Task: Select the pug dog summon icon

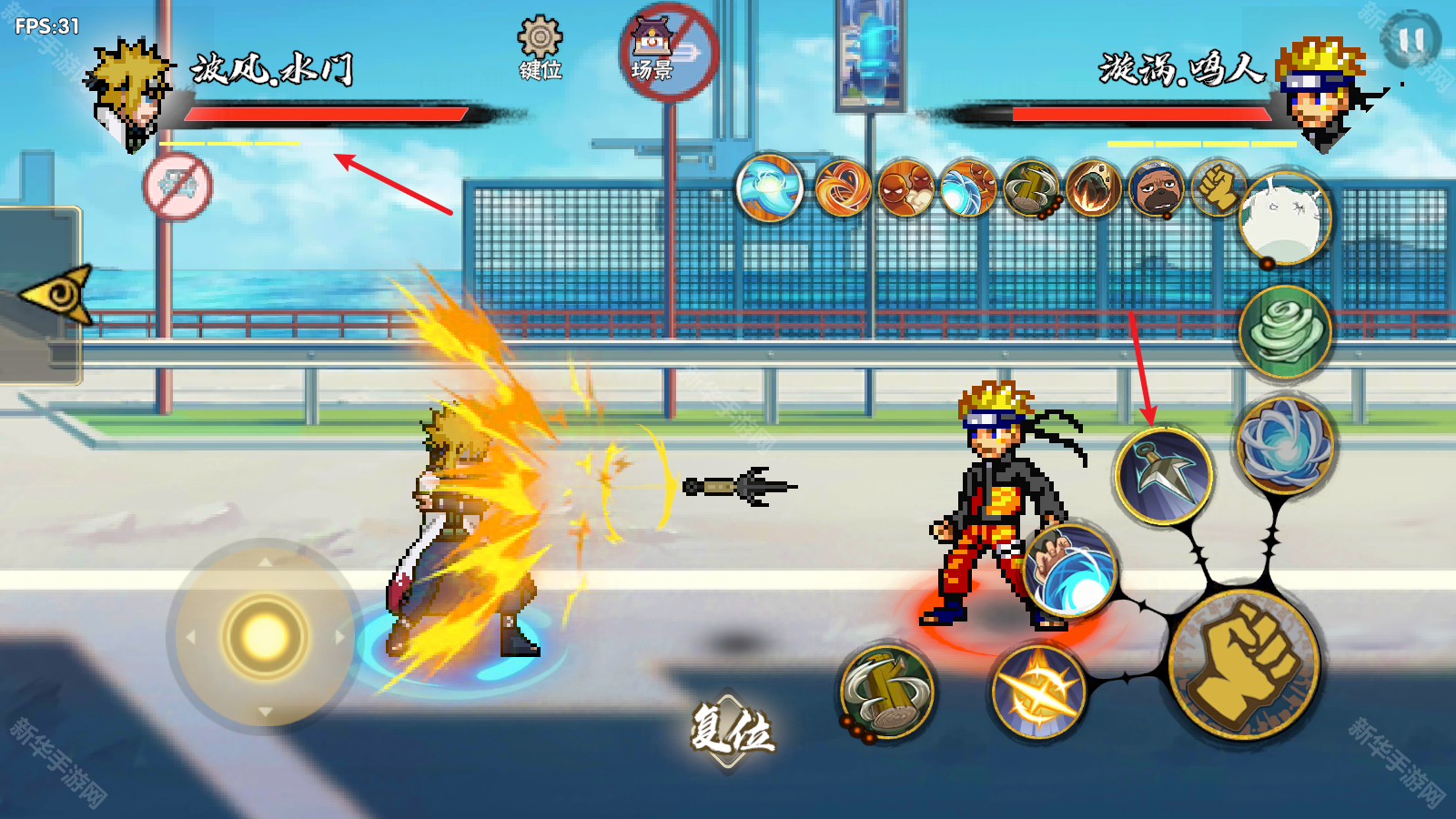Action: (1156, 190)
